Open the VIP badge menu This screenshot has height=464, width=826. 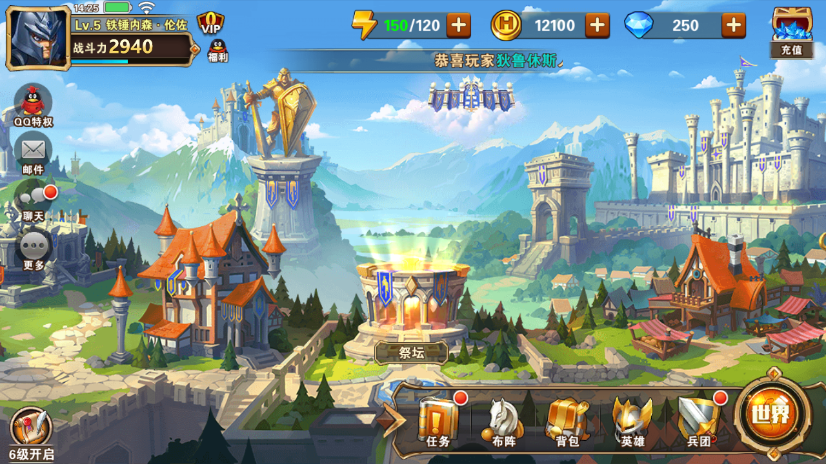tap(211, 24)
